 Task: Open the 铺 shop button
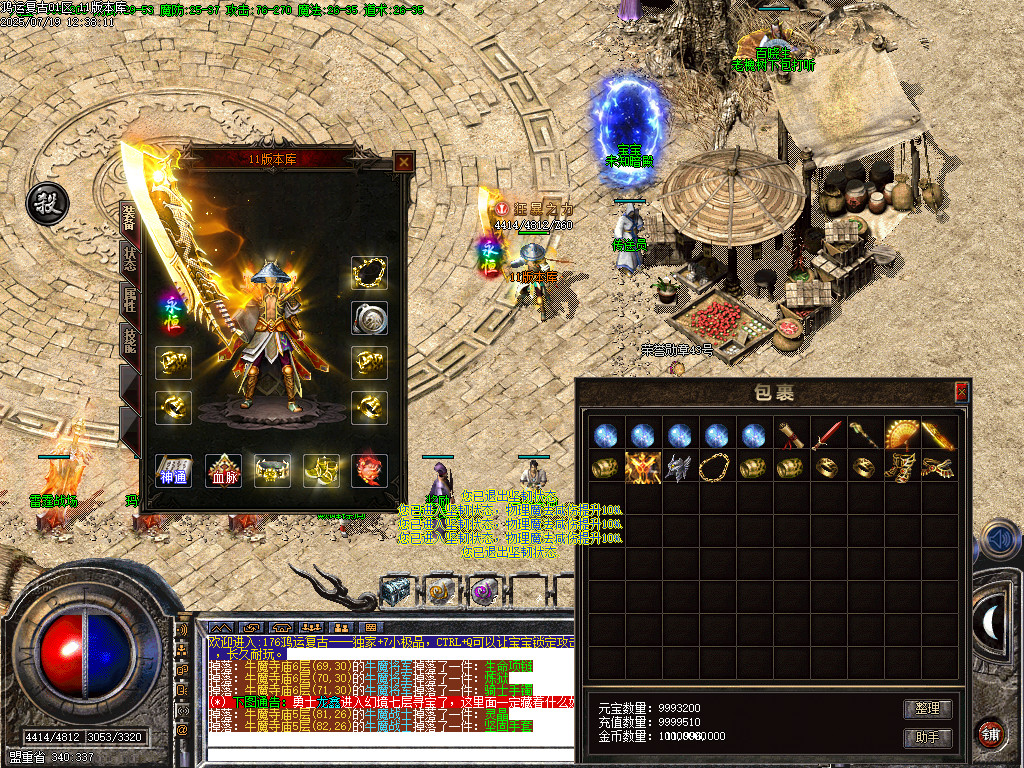coord(989,733)
